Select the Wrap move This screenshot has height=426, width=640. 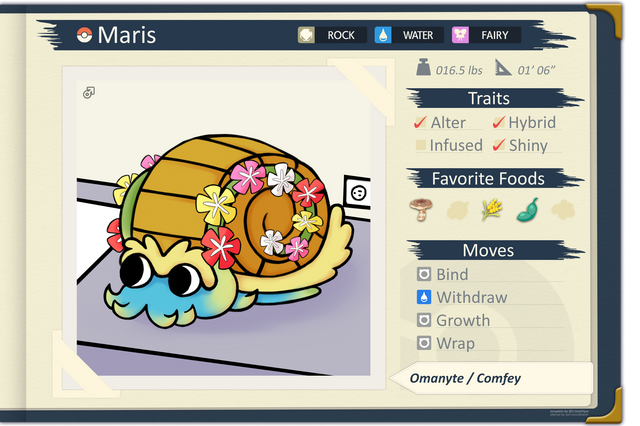(x=424, y=343)
